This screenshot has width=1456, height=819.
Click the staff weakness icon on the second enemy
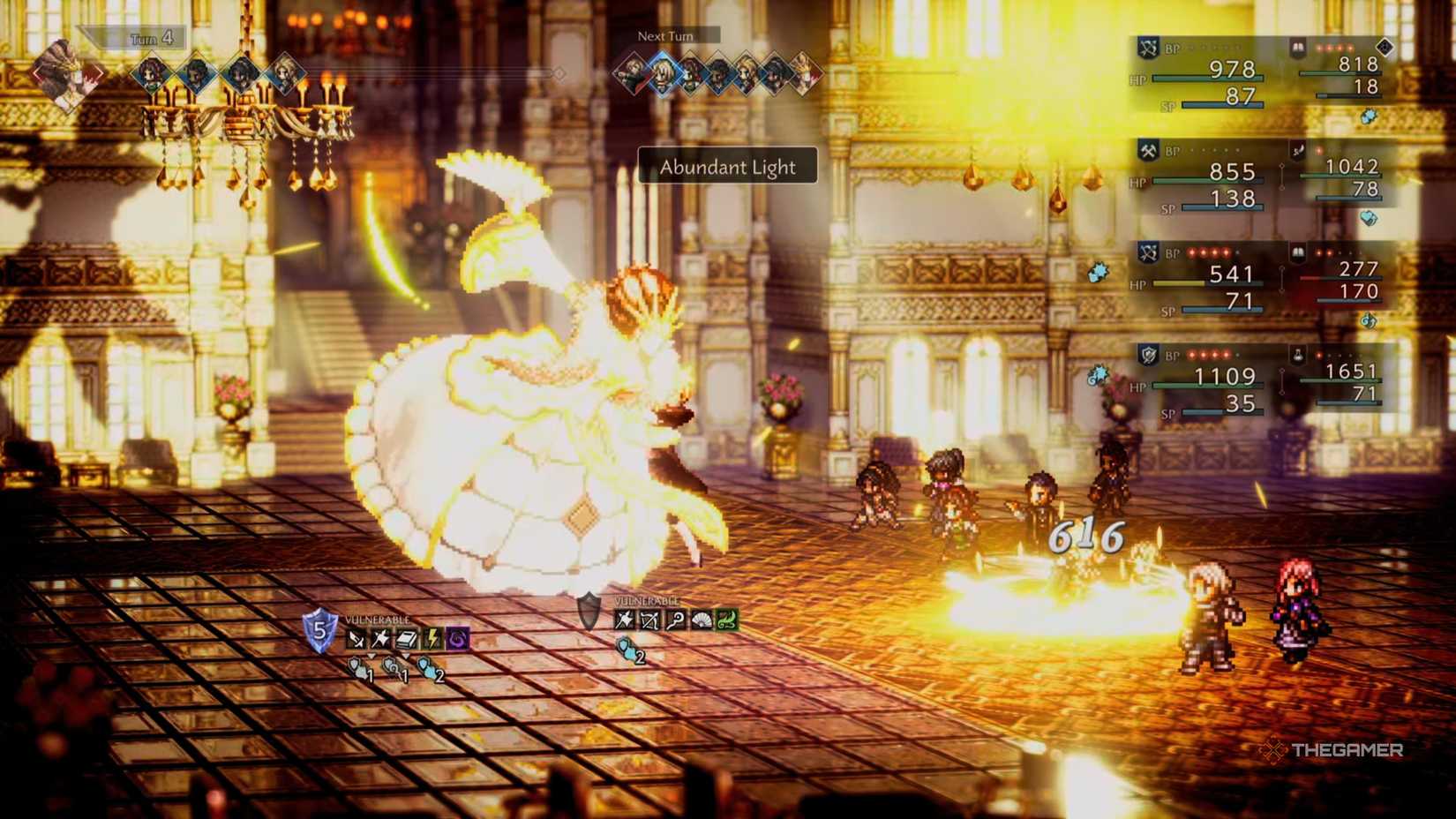point(677,620)
